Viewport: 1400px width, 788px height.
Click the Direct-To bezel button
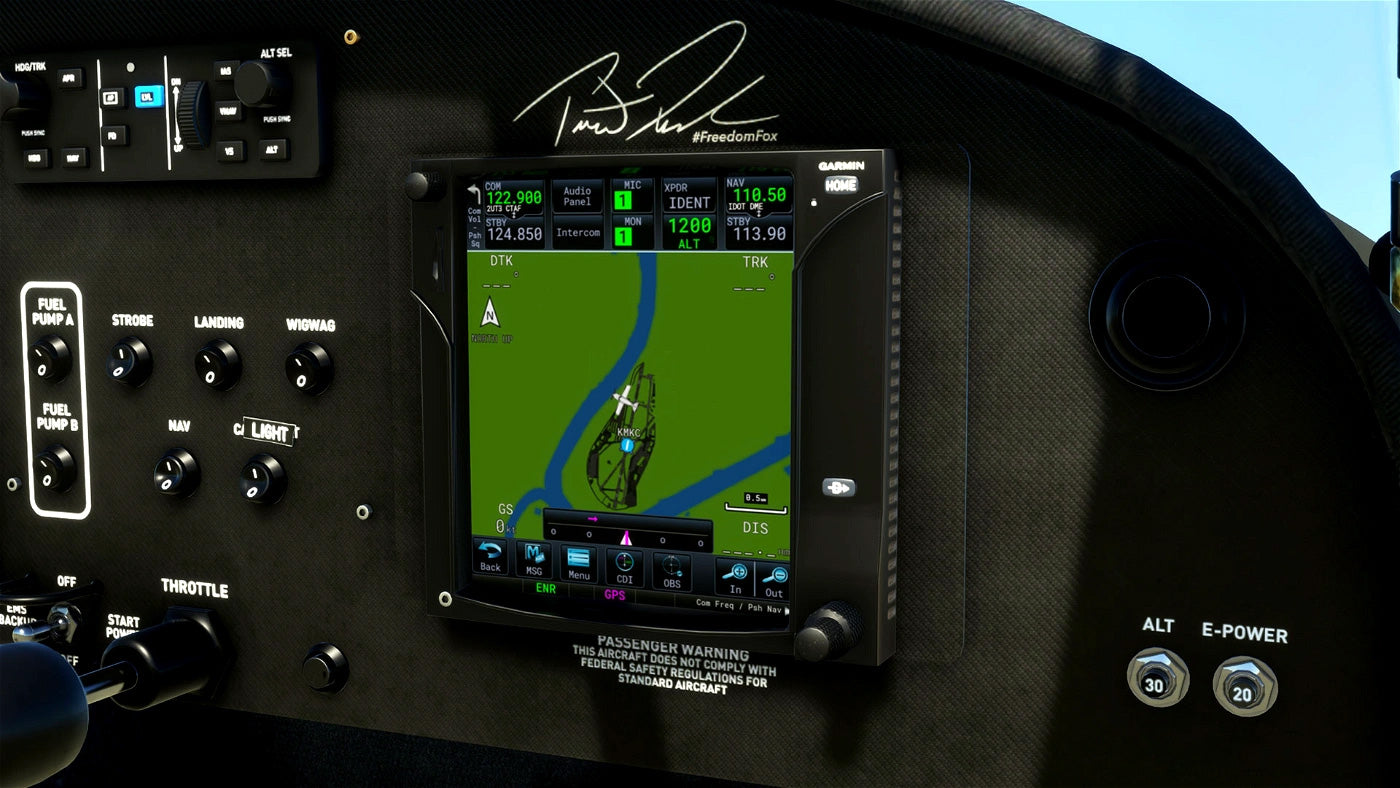coord(838,488)
